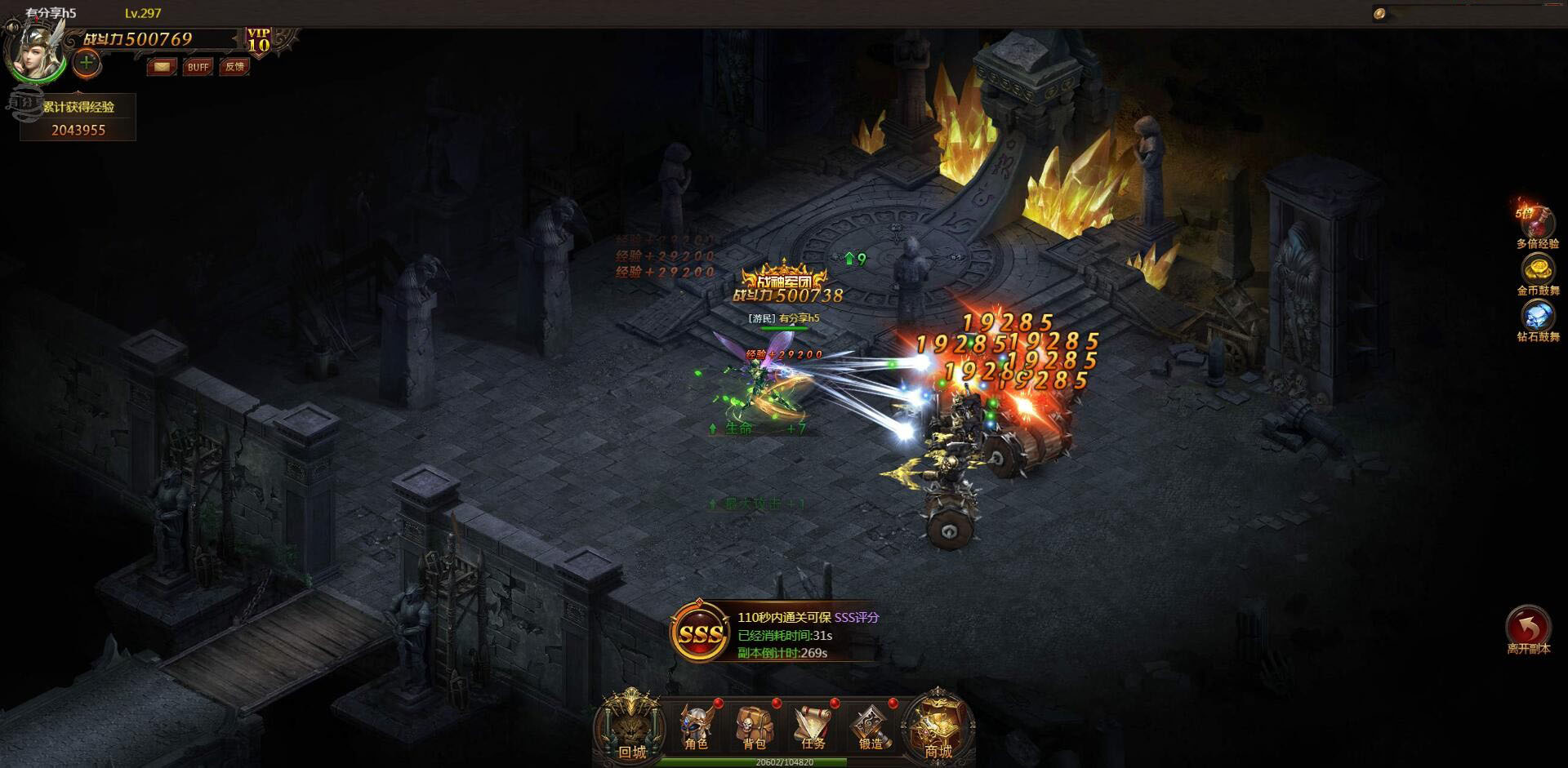Open the 角色 character panel
1568x768 pixels.
696,726
